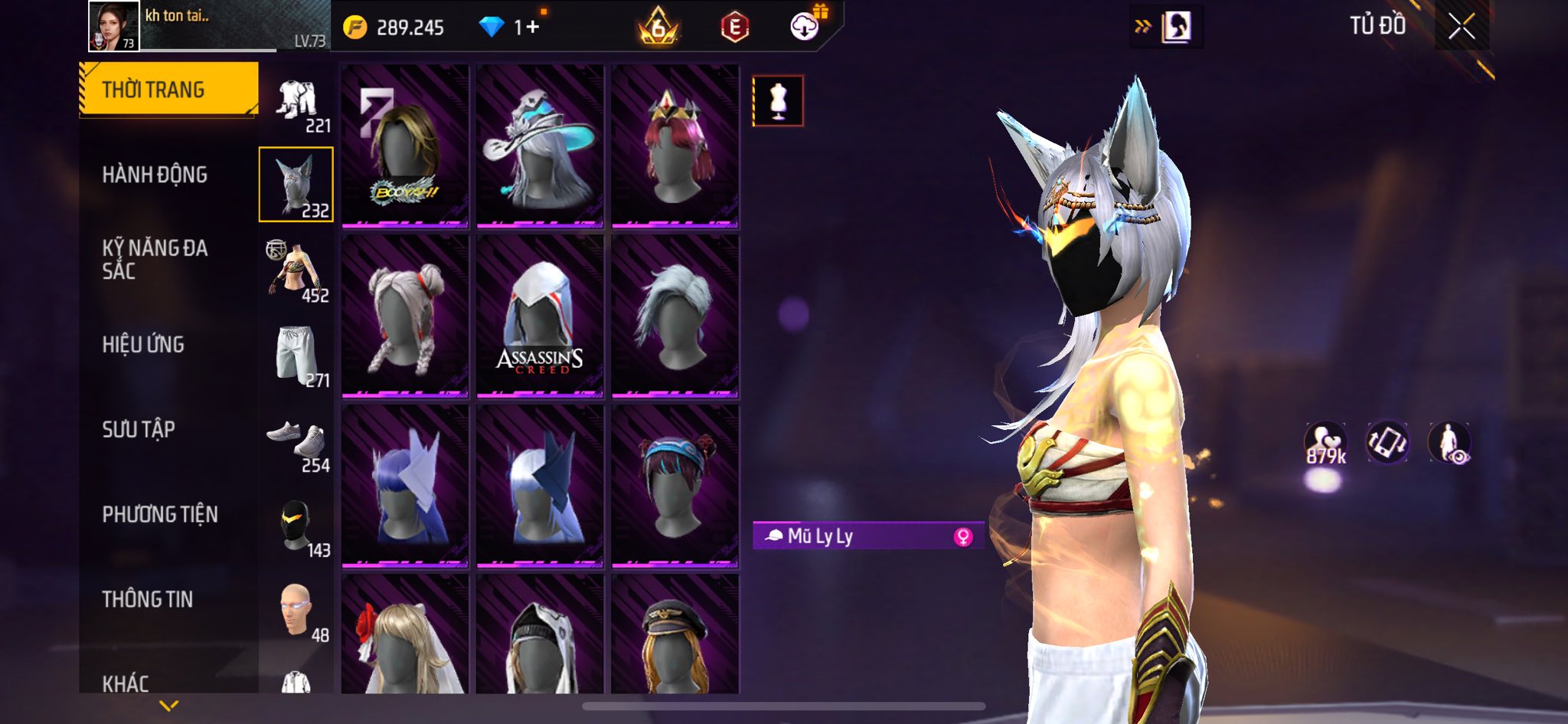Switch to the Hành Động tab
The image size is (1568, 724).
(155, 175)
